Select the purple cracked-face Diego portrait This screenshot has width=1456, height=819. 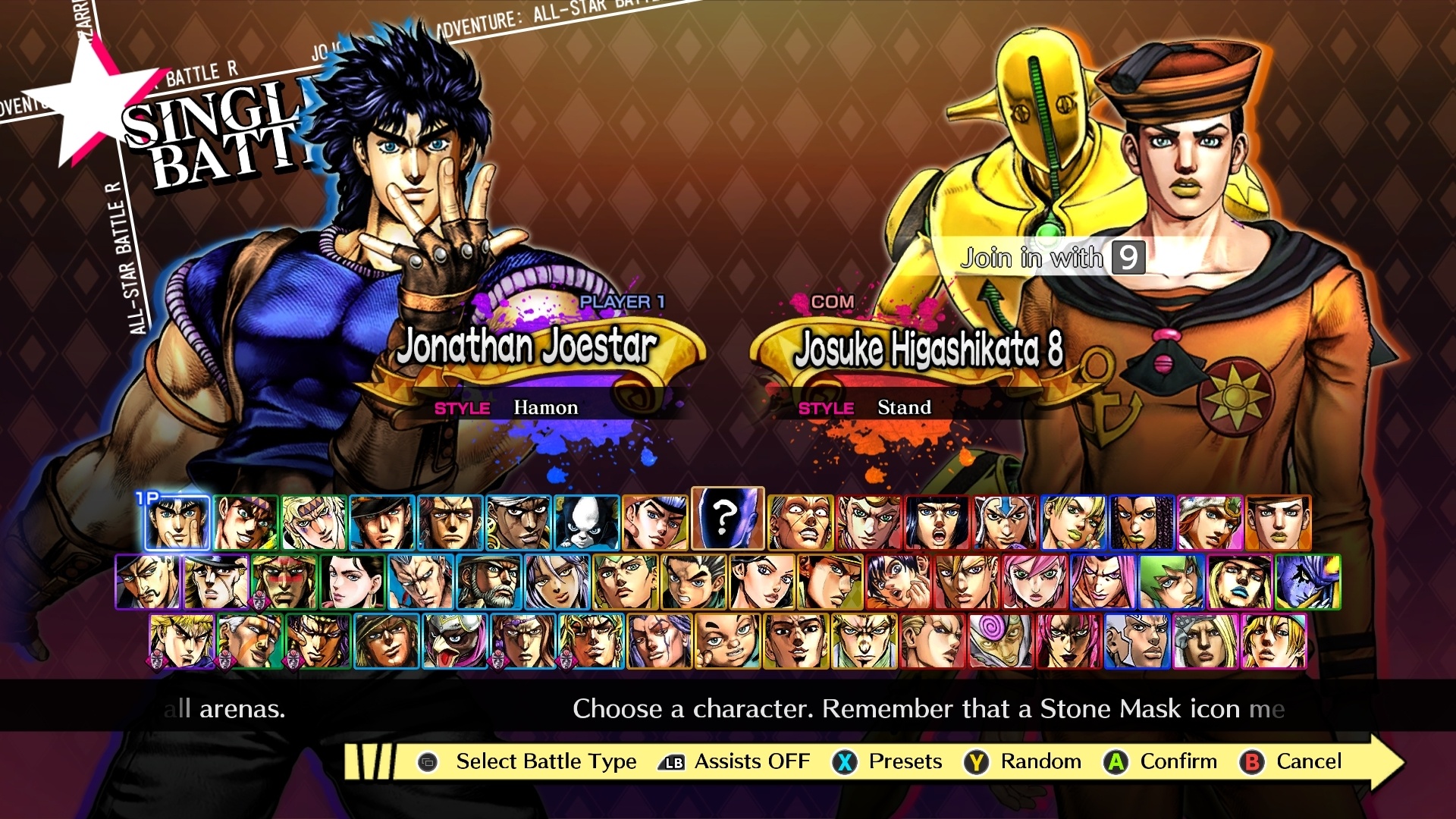click(x=1307, y=582)
